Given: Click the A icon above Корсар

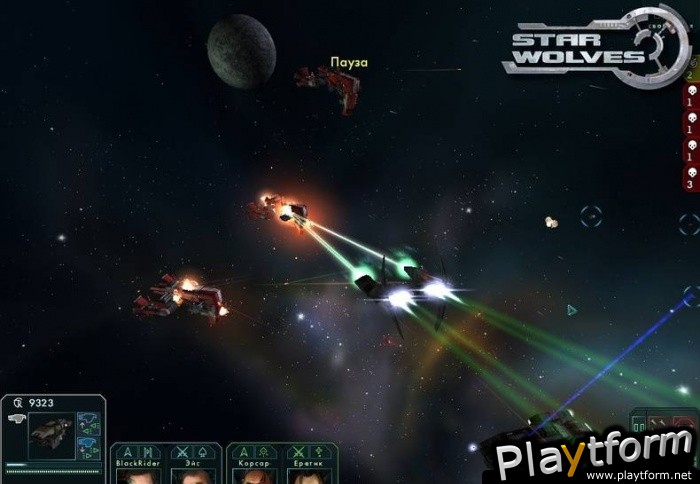Looking at the screenshot, I should [x=244, y=452].
